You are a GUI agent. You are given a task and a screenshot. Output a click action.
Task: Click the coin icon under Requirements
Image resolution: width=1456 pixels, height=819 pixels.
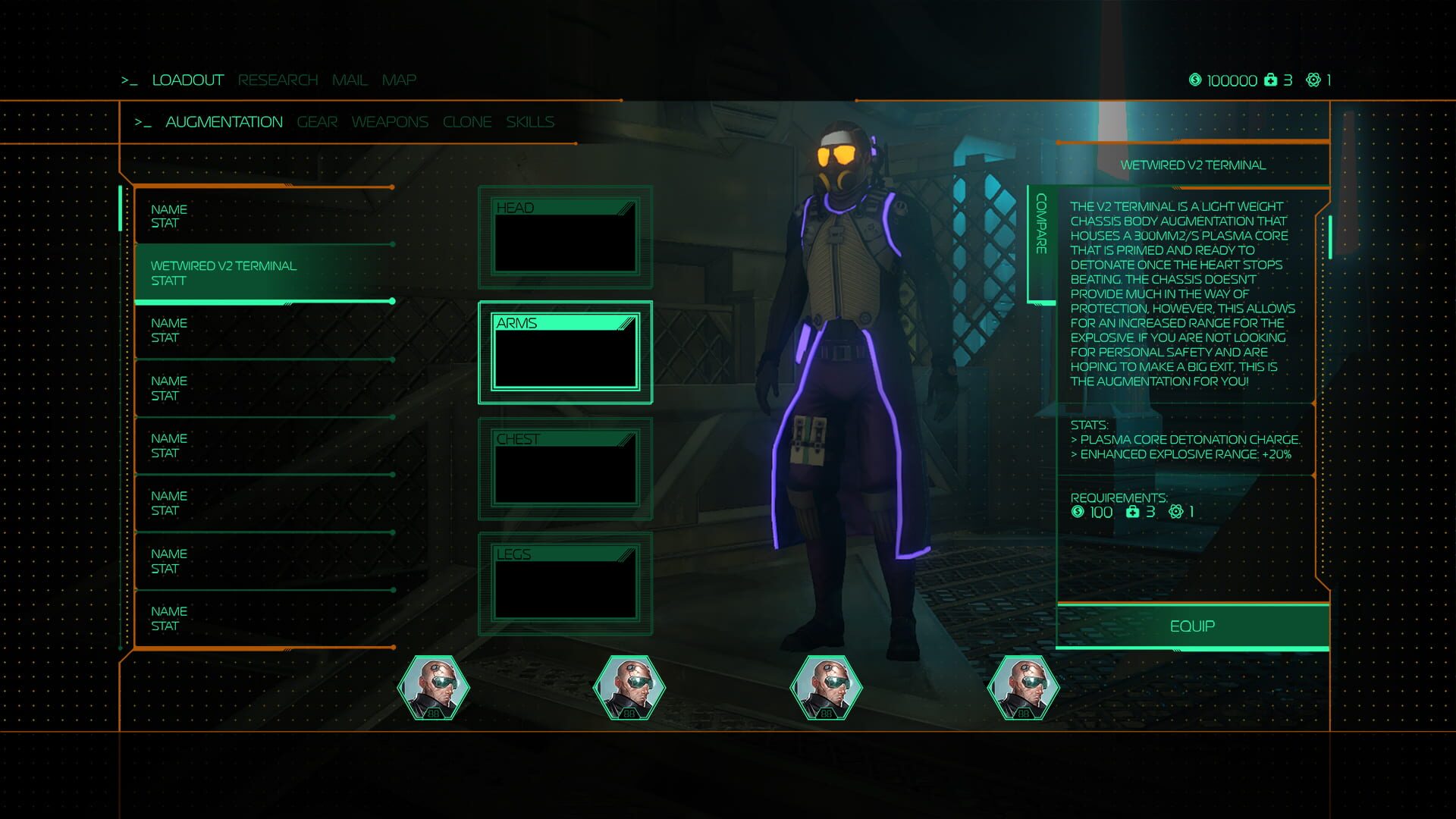click(x=1078, y=512)
